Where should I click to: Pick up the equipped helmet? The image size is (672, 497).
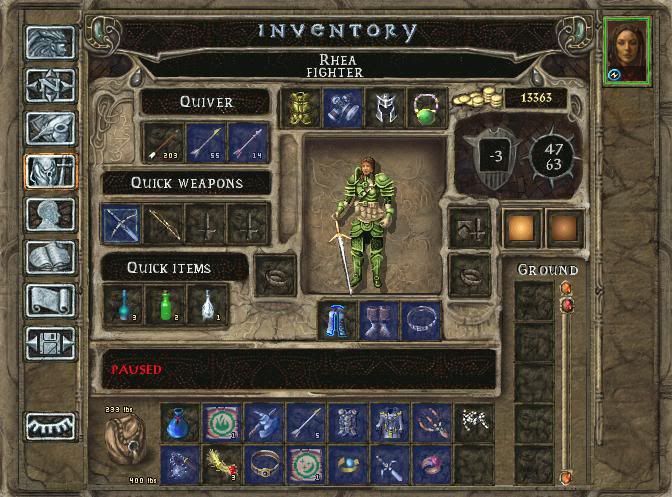click(383, 108)
